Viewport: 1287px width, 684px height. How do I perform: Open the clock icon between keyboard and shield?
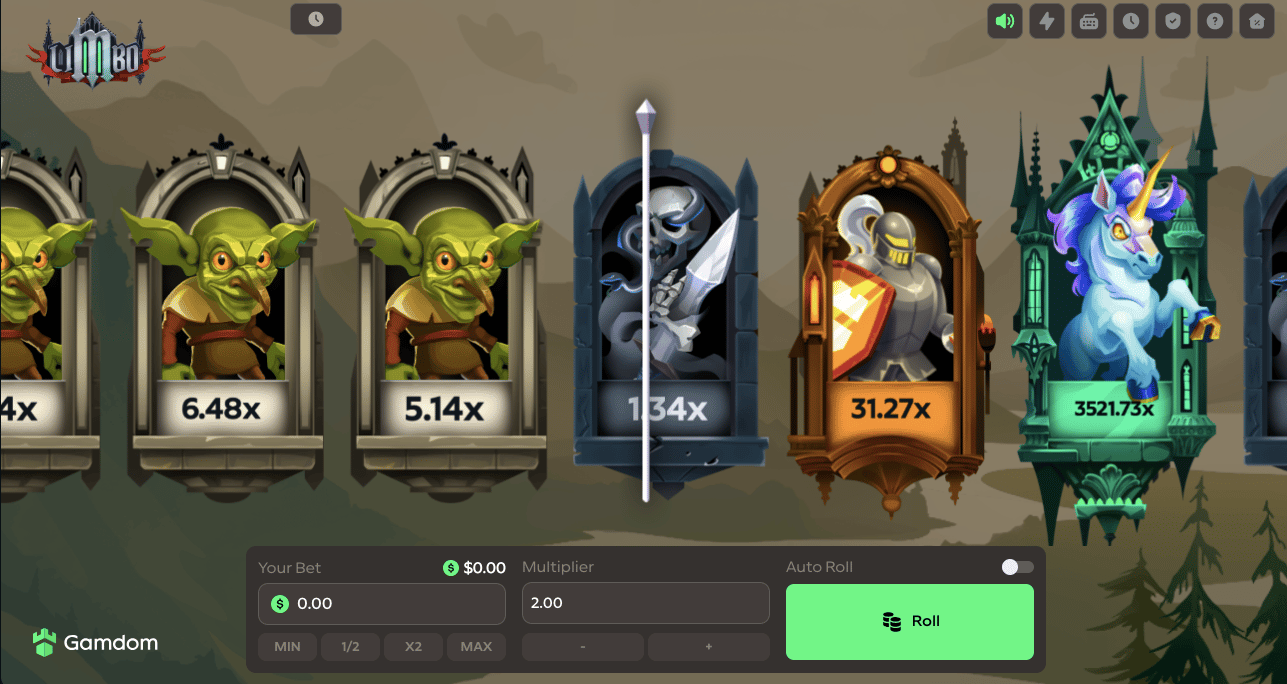[1131, 21]
